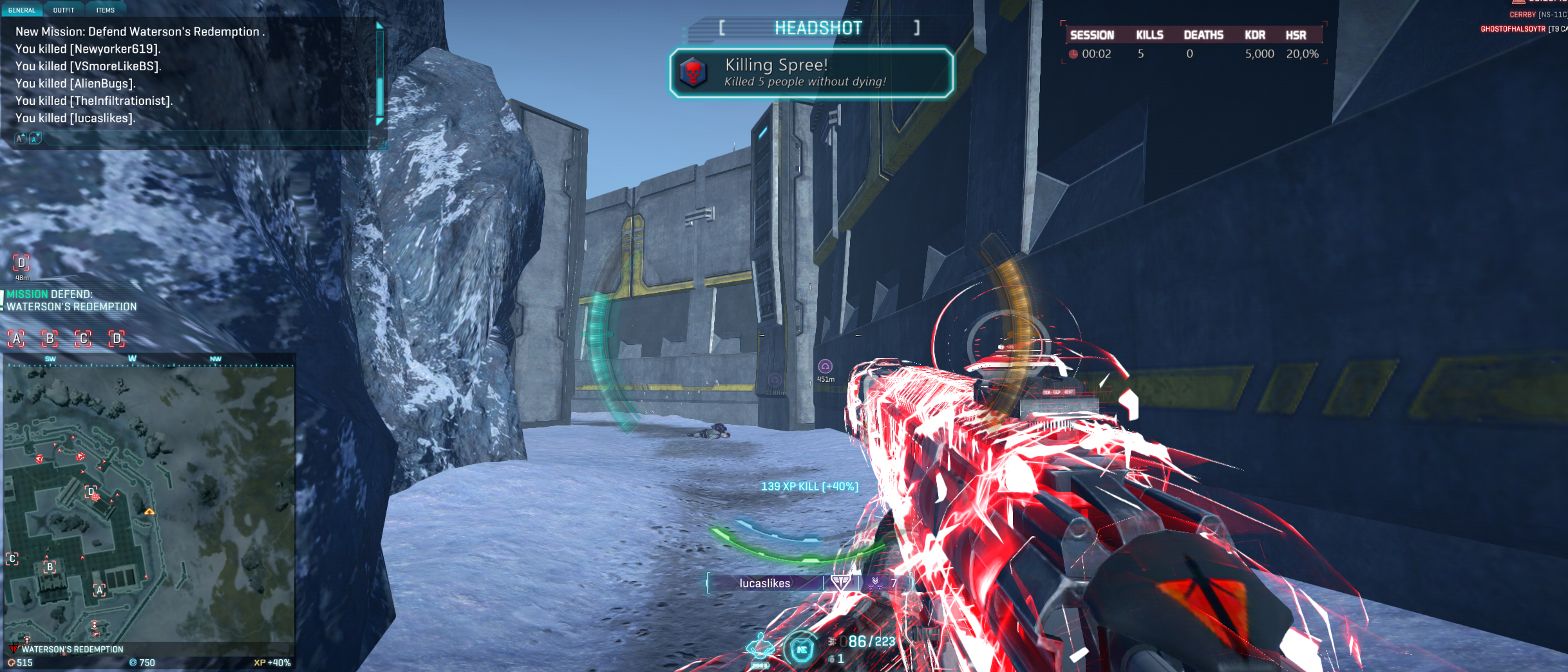Decrease the chat font size
This screenshot has height=672, width=1568.
click(x=35, y=138)
